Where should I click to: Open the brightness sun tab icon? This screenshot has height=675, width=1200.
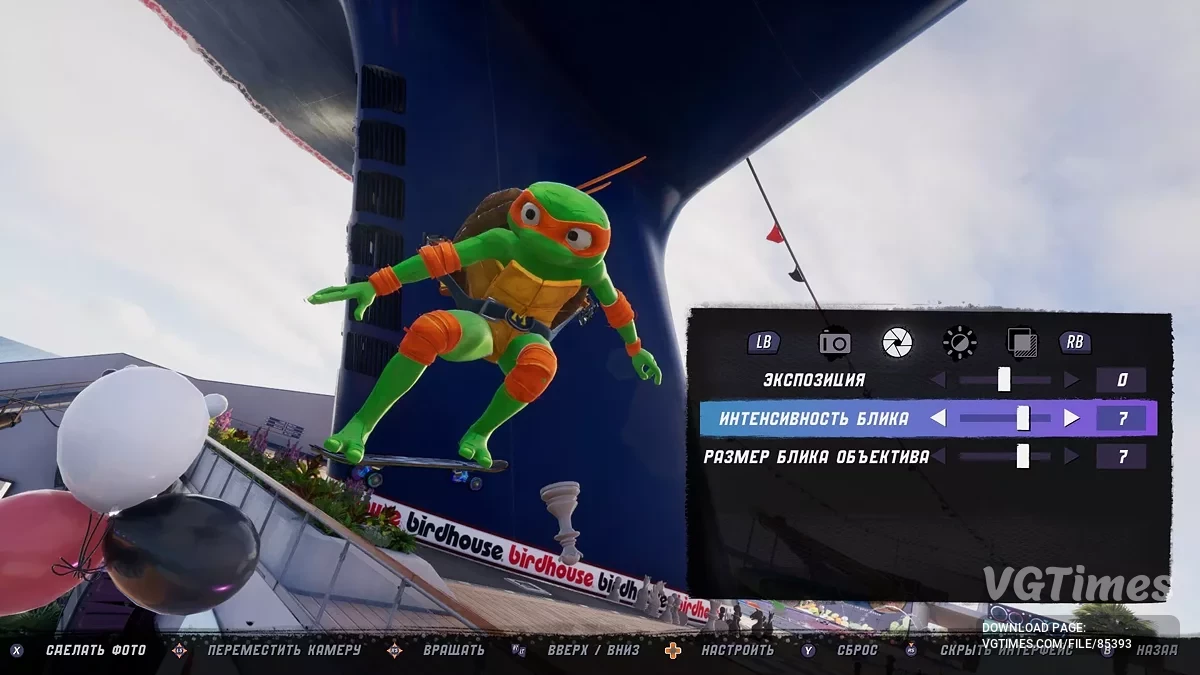[x=959, y=342]
